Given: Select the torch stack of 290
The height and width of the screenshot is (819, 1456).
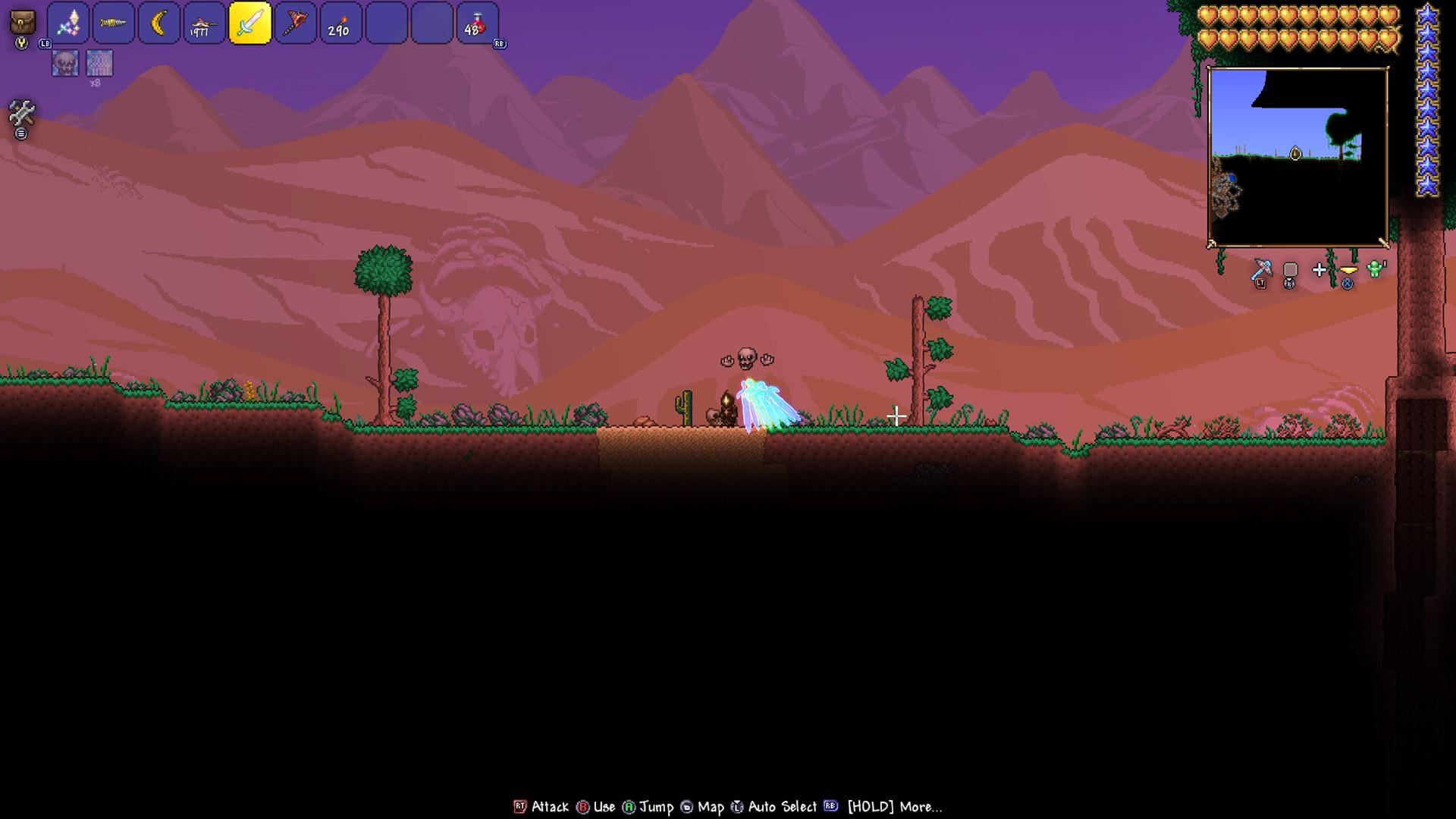Looking at the screenshot, I should 340,24.
